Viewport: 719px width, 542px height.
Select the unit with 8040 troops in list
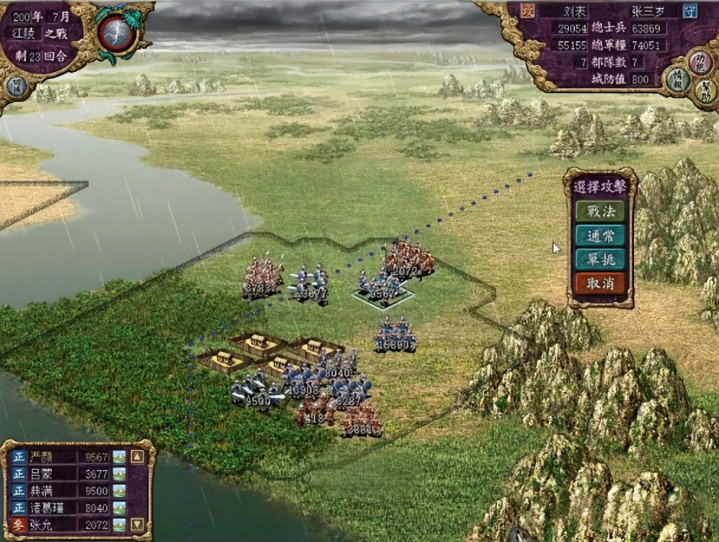click(x=62, y=508)
